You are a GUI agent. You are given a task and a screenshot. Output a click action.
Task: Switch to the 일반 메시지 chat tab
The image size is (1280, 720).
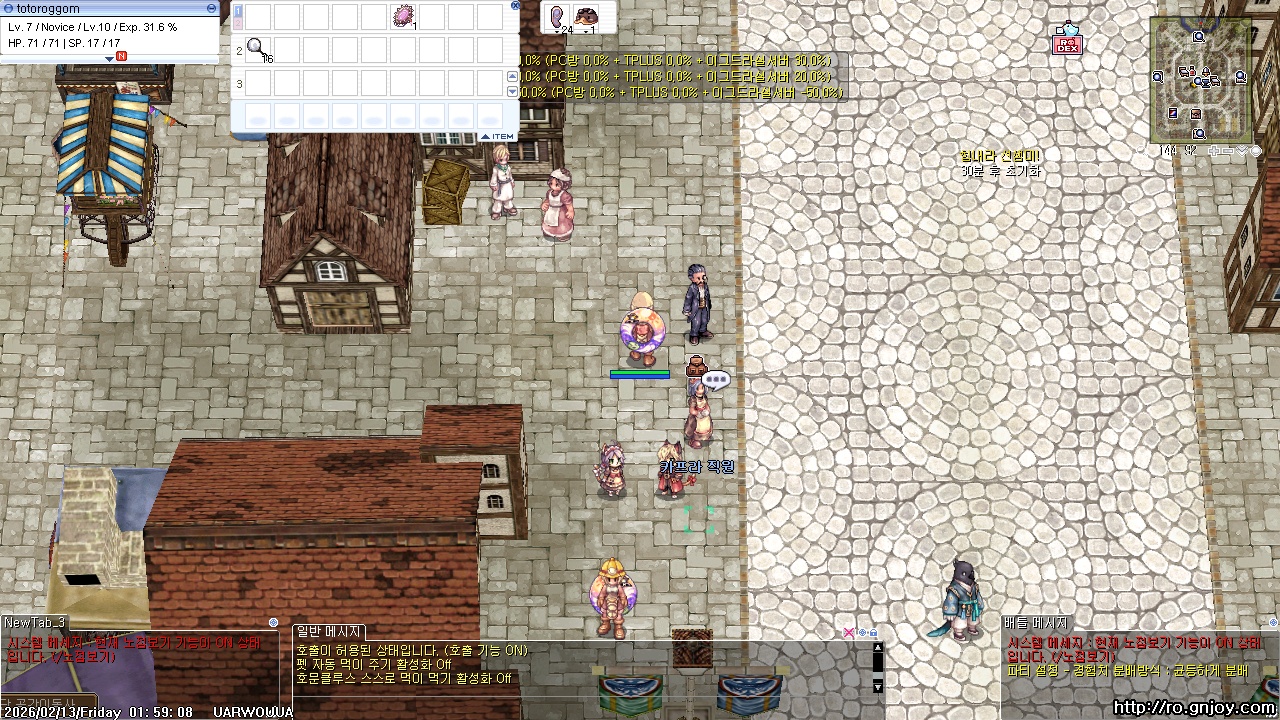pos(329,632)
